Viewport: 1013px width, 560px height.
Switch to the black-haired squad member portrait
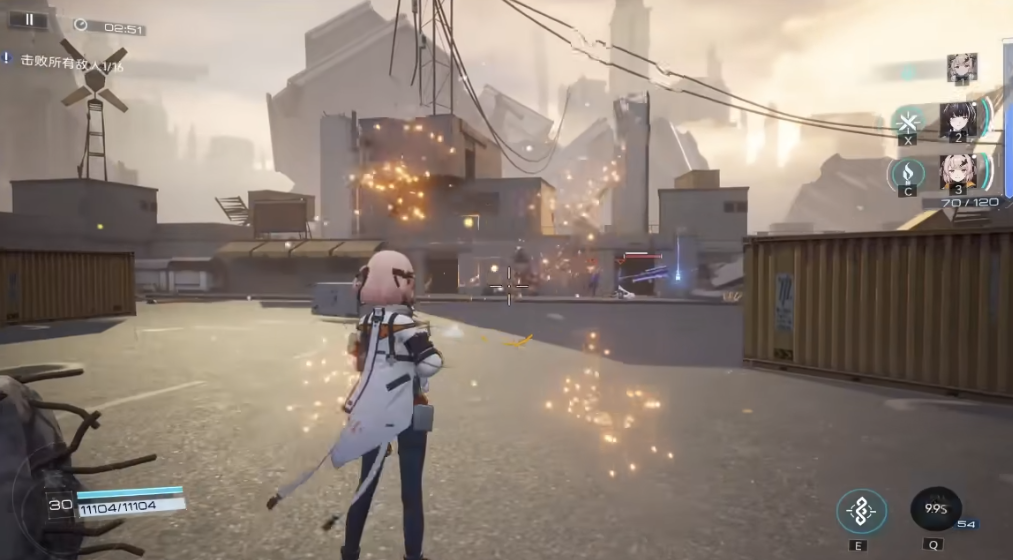click(958, 122)
